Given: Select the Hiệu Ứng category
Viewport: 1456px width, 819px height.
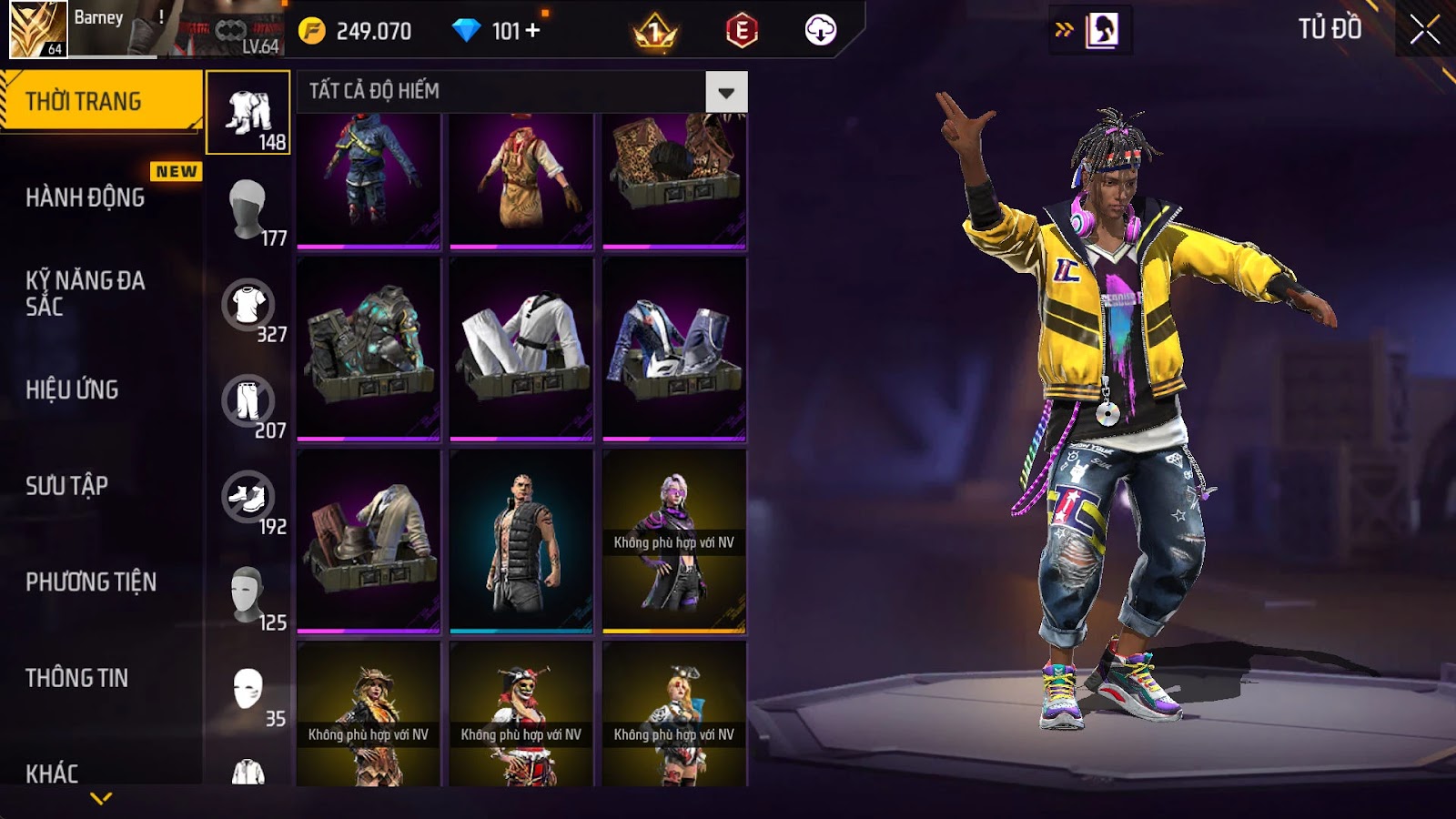Looking at the screenshot, I should click(73, 389).
